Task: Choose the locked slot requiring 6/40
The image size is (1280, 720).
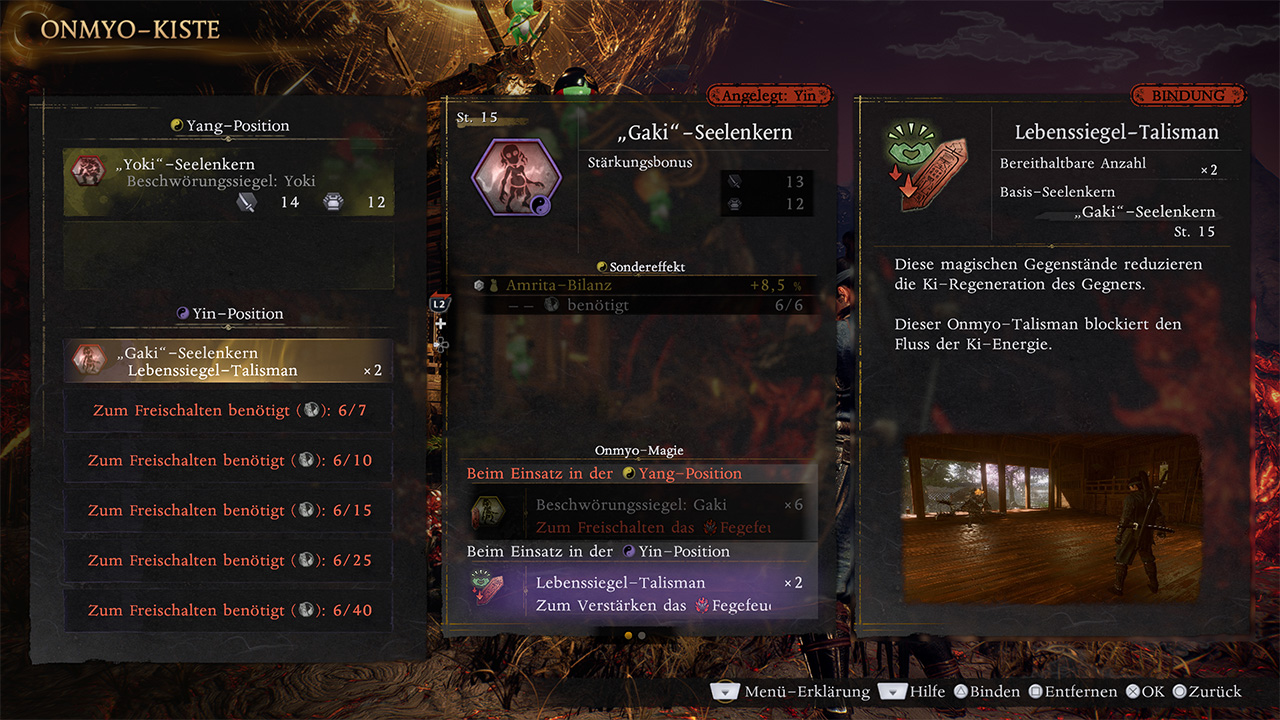Action: coord(229,611)
